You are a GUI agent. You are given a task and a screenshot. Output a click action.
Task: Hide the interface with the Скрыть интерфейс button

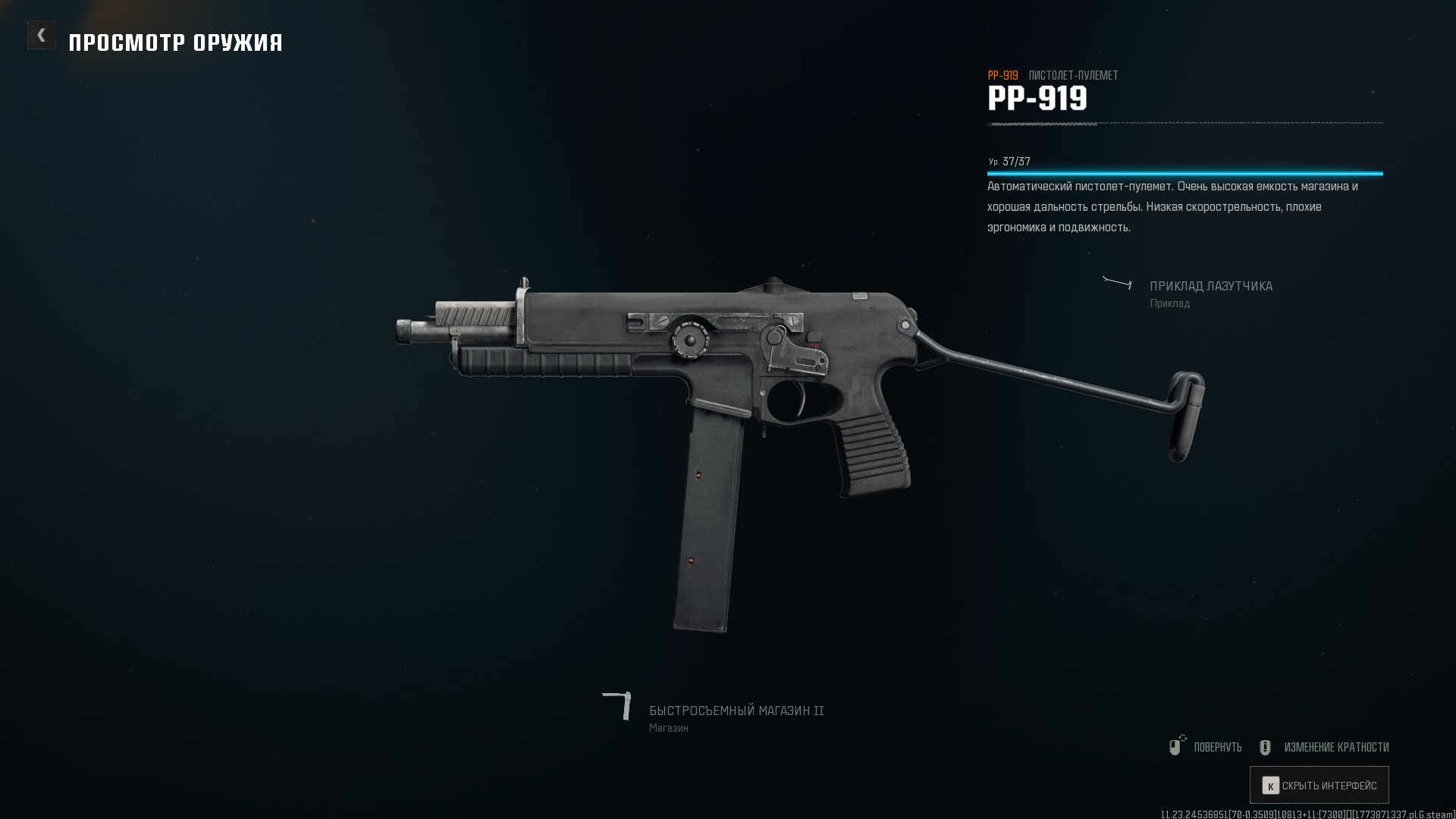point(1319,786)
